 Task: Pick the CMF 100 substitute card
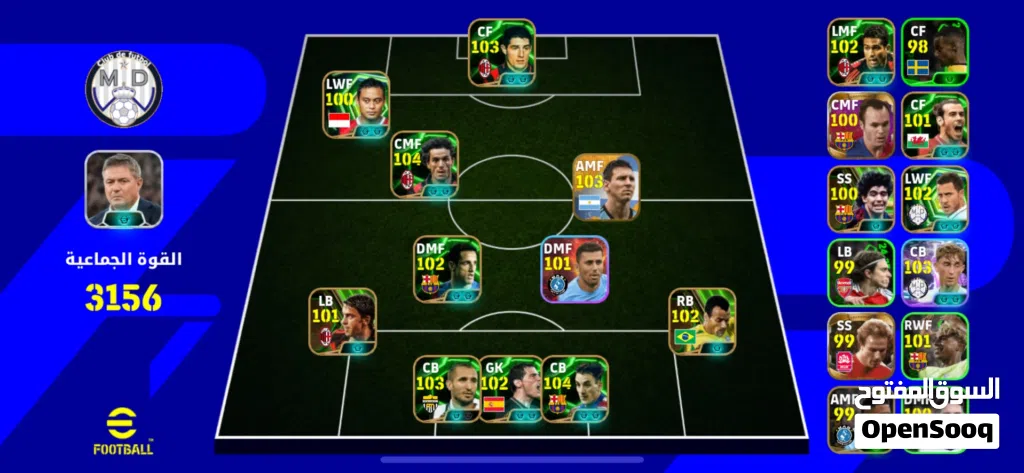tap(860, 125)
